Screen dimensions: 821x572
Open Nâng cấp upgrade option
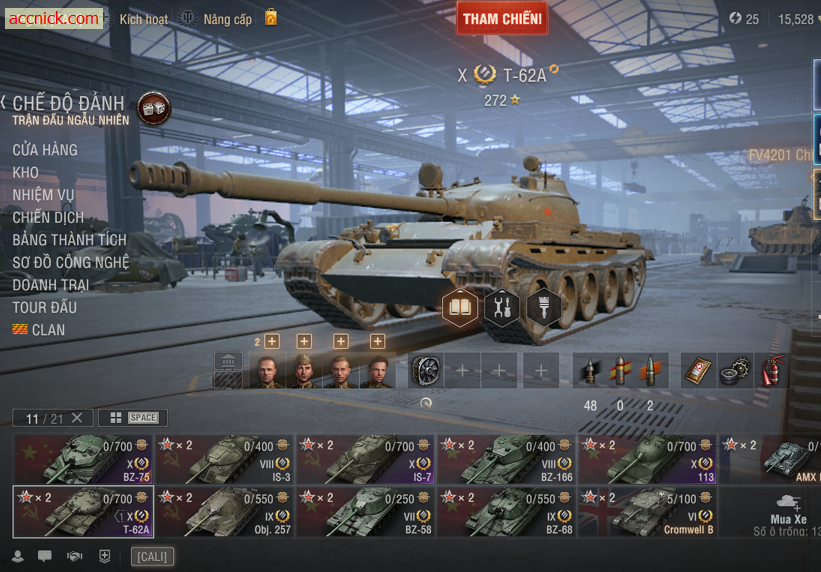228,19
